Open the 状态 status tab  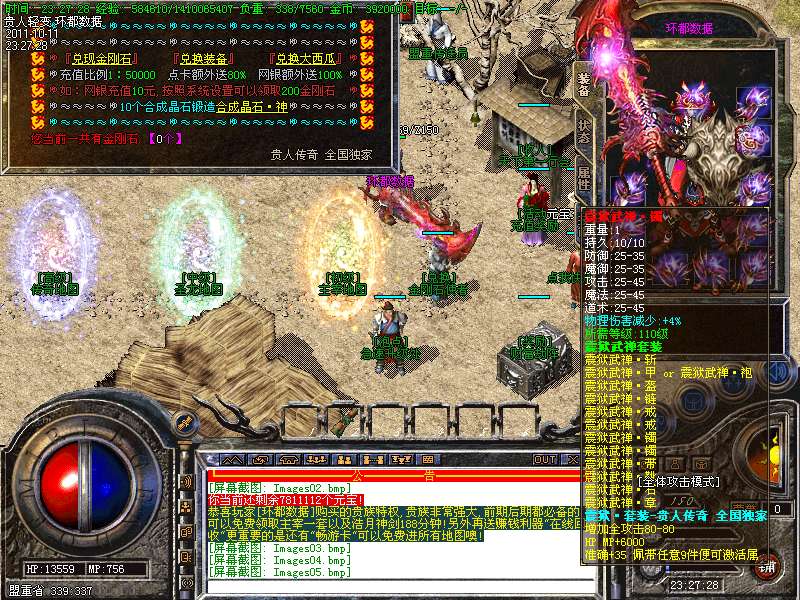(x=583, y=133)
